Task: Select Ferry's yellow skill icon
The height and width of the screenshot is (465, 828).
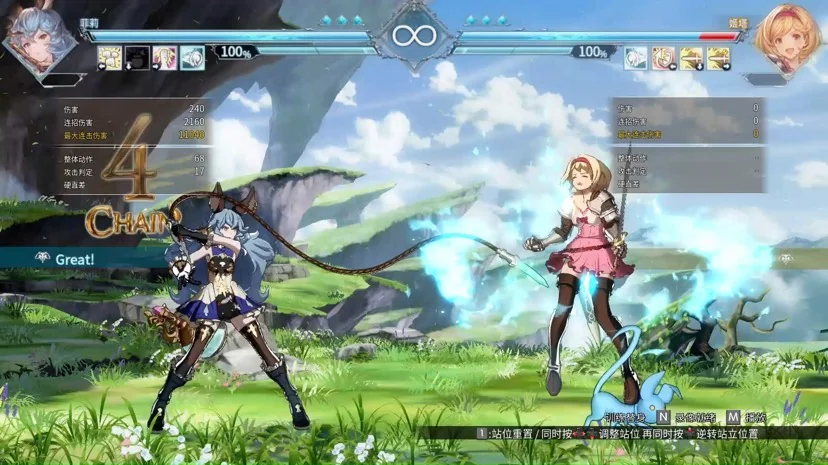Action: point(110,58)
